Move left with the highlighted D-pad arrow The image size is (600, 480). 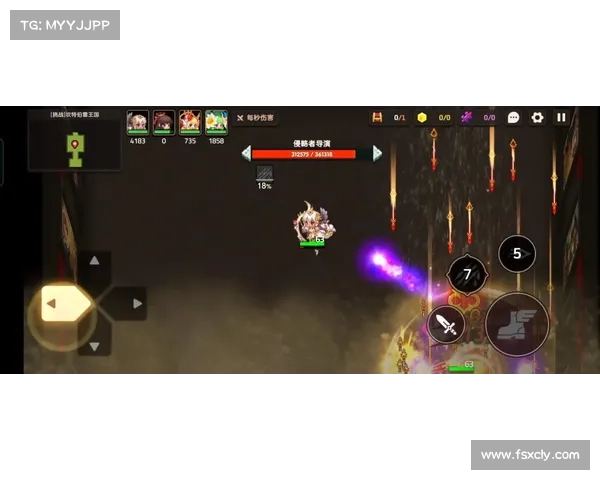coord(52,303)
